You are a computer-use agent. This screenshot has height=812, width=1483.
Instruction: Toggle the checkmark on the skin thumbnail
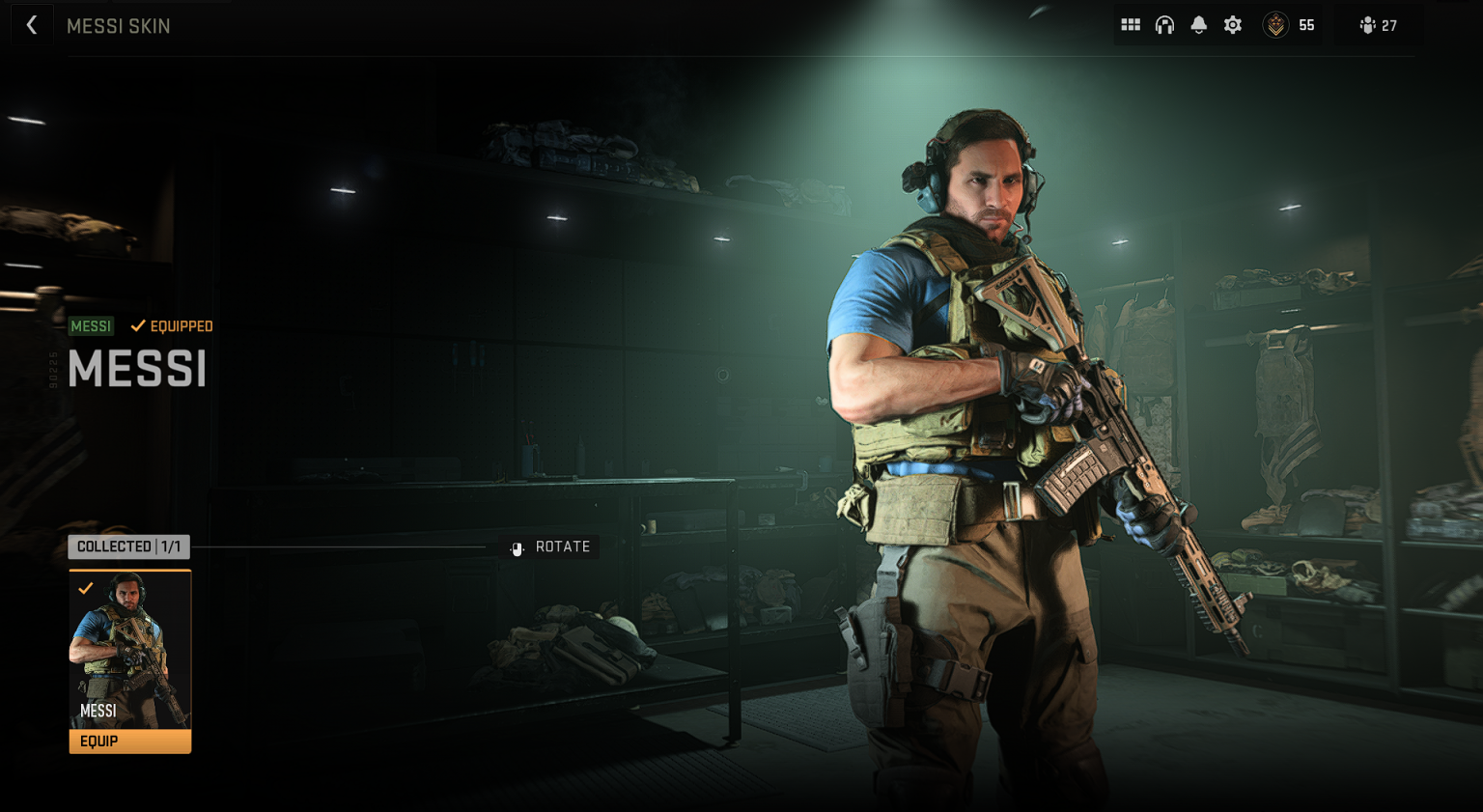click(85, 587)
